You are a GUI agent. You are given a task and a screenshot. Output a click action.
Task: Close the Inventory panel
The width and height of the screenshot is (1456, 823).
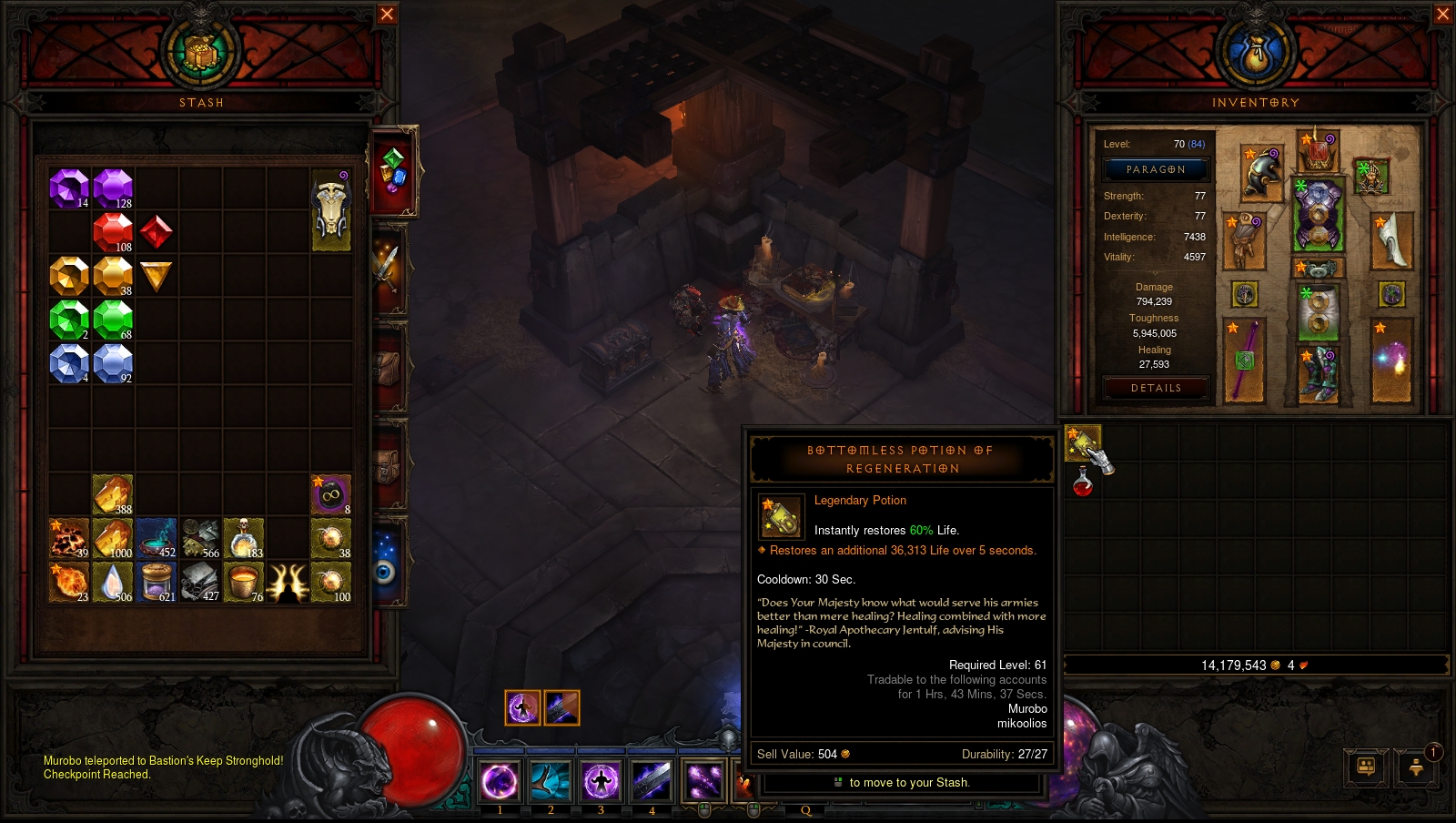coord(1442,14)
